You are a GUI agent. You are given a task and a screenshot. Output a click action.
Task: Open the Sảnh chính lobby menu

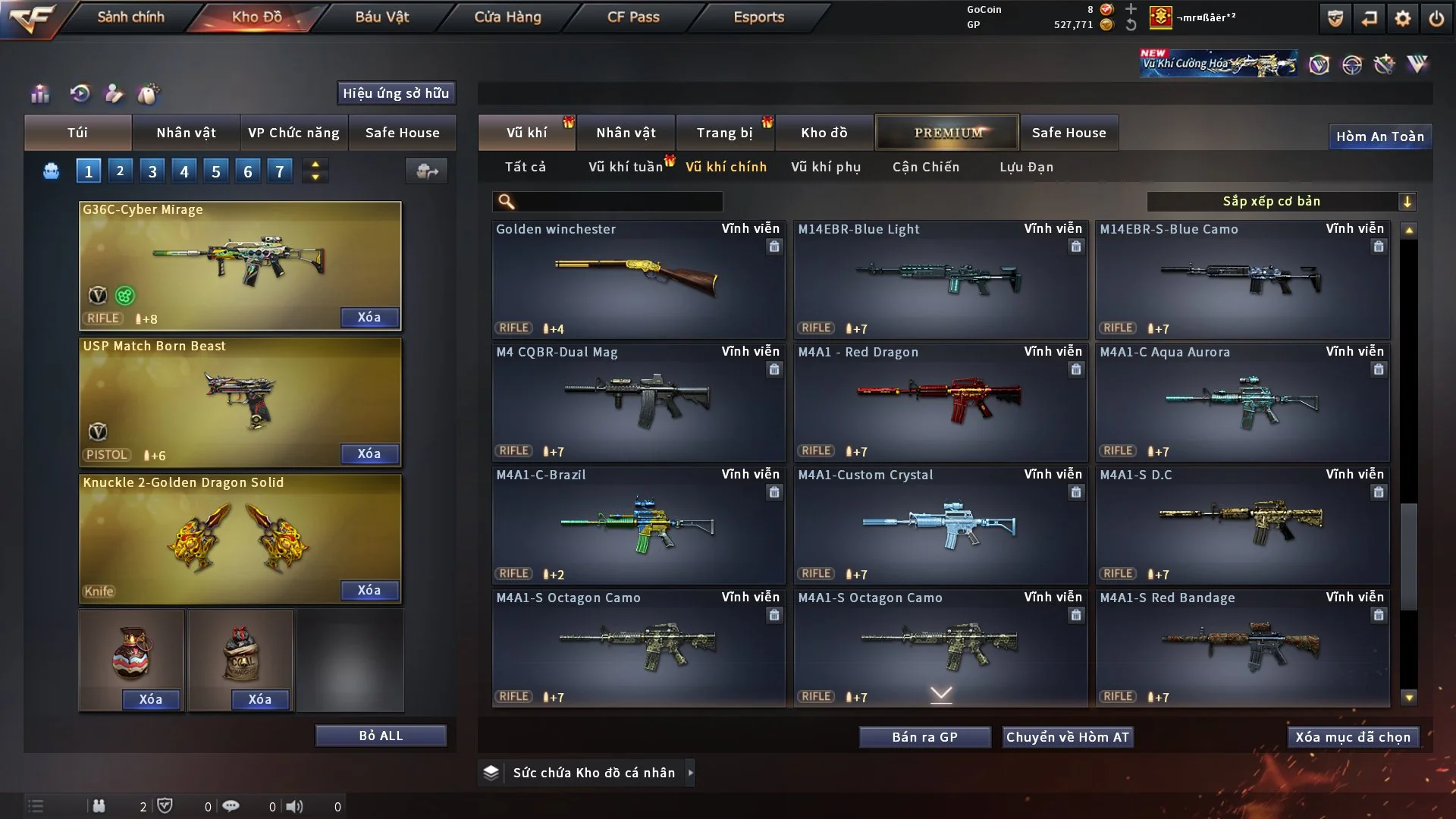pyautogui.click(x=130, y=17)
